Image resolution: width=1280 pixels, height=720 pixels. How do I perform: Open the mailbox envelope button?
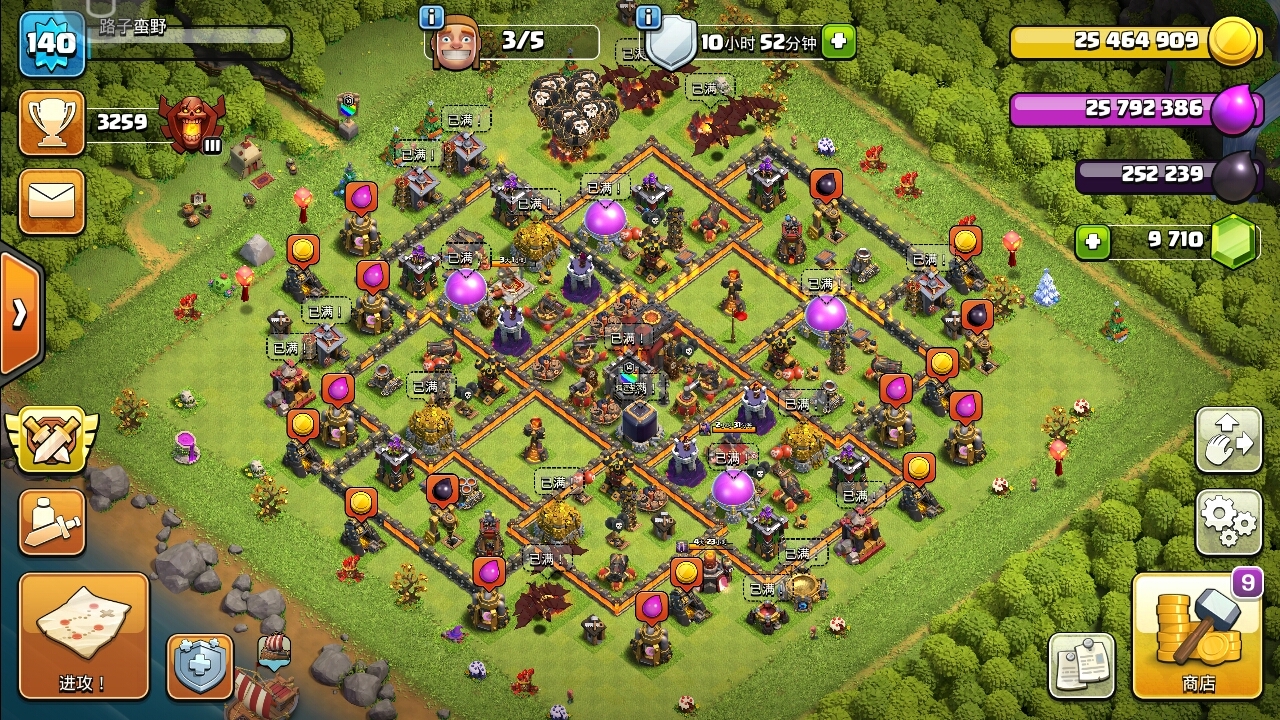pos(51,200)
